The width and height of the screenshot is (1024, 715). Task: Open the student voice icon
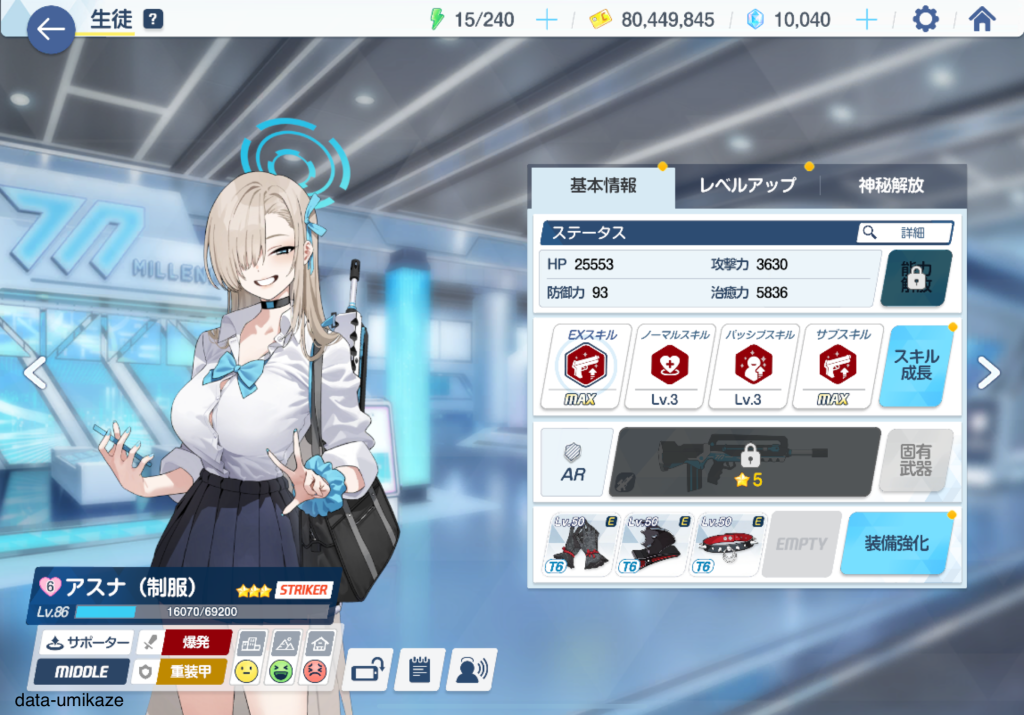471,669
